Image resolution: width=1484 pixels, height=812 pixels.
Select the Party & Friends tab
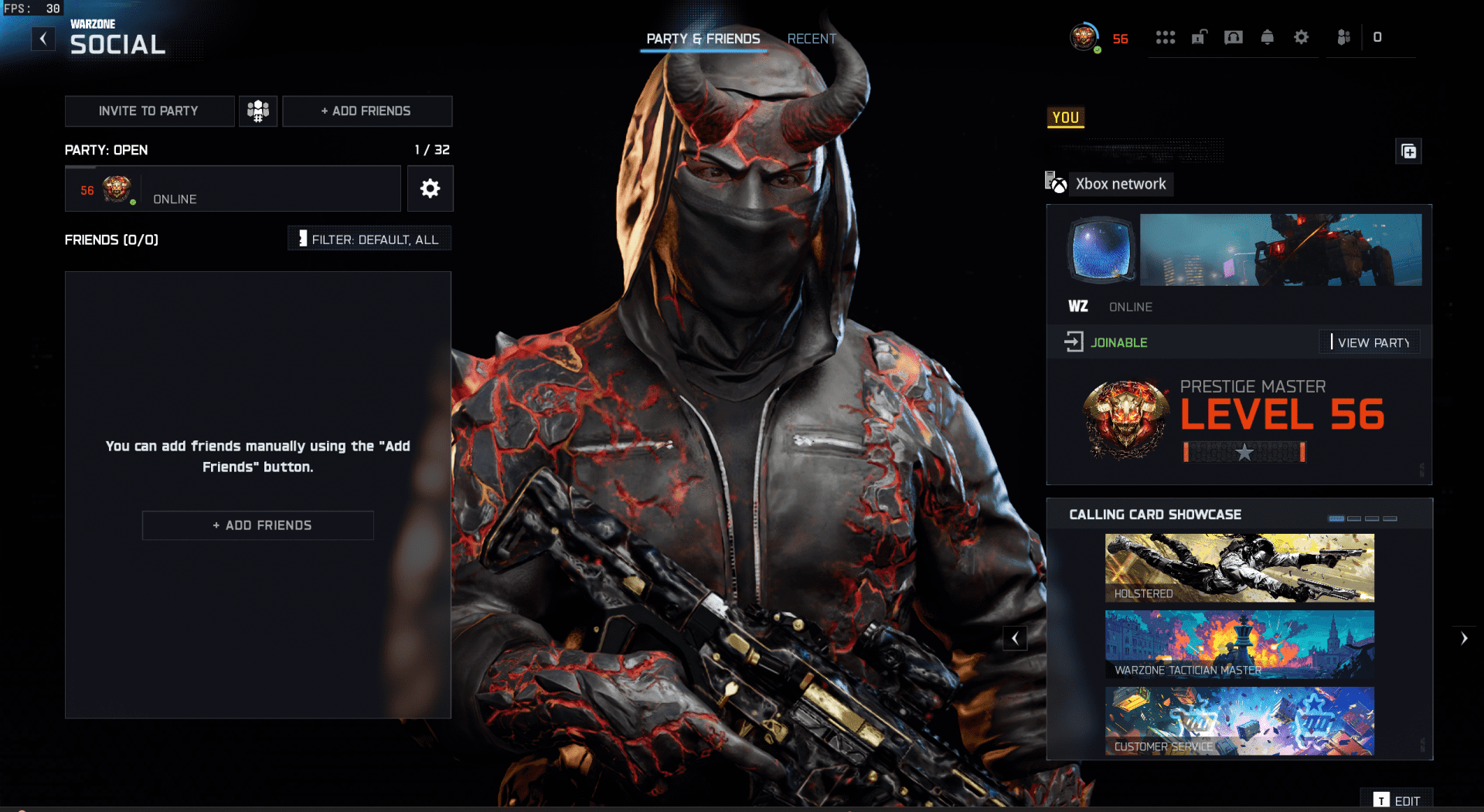click(703, 39)
